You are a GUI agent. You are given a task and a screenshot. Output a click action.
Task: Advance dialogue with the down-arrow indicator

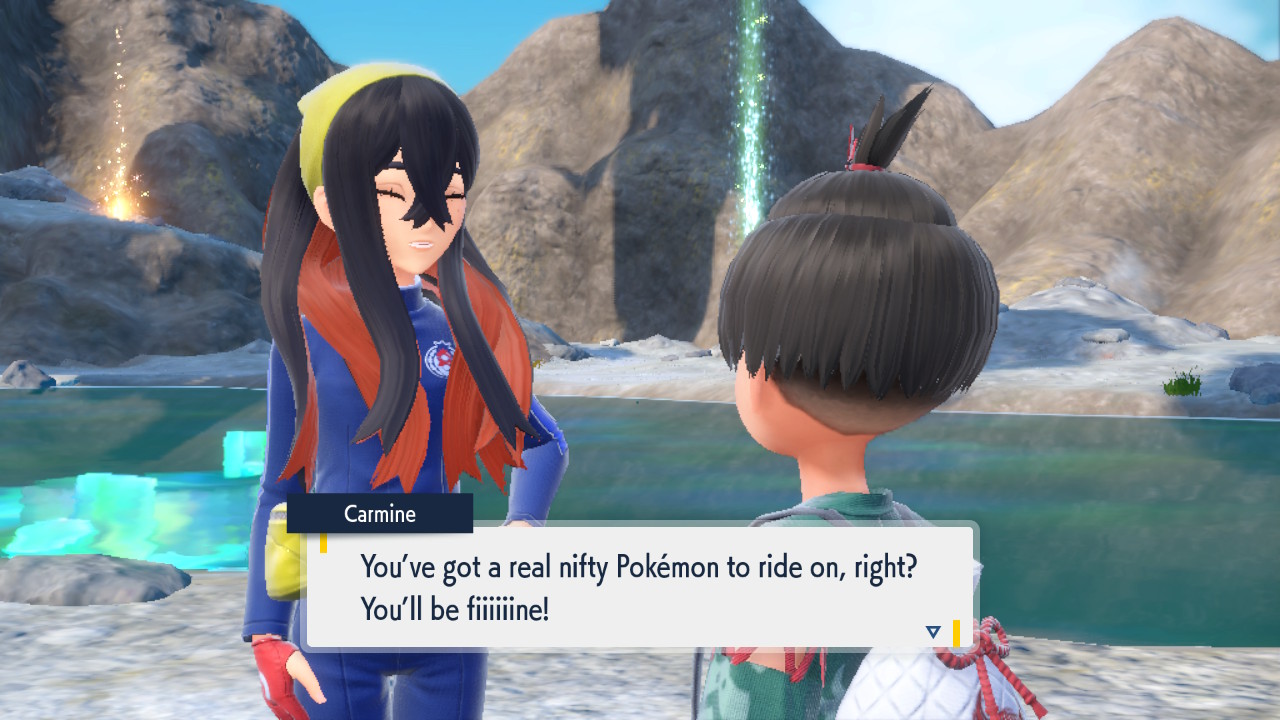(933, 632)
